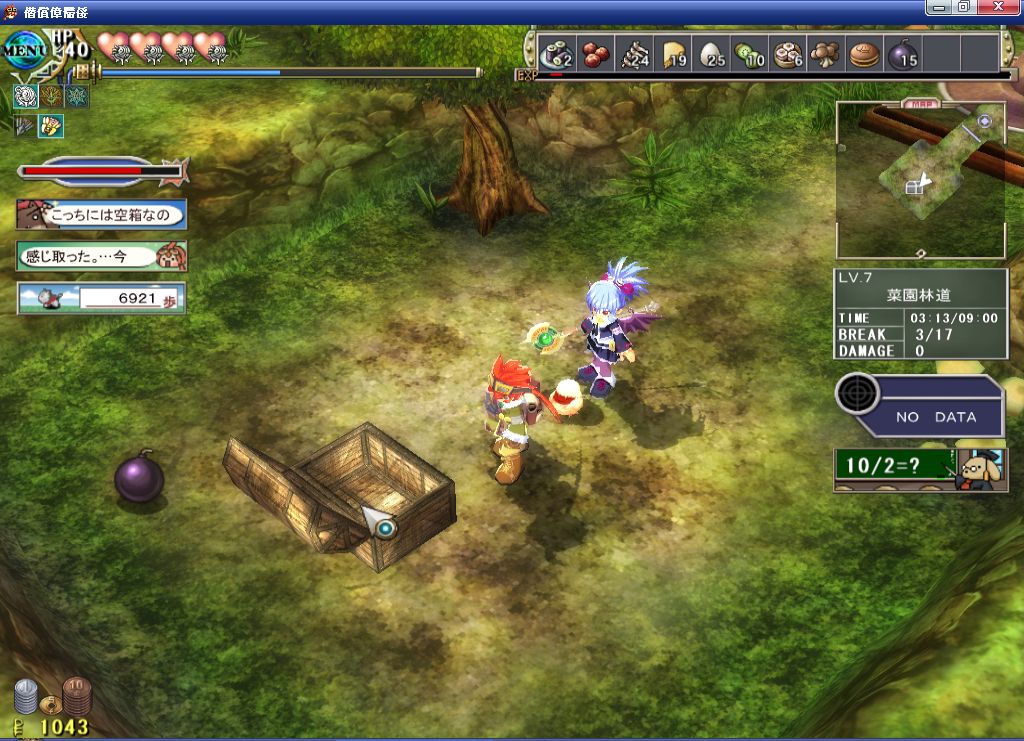Select the purple bomb hotbar slot
The image size is (1024, 741).
[902, 54]
